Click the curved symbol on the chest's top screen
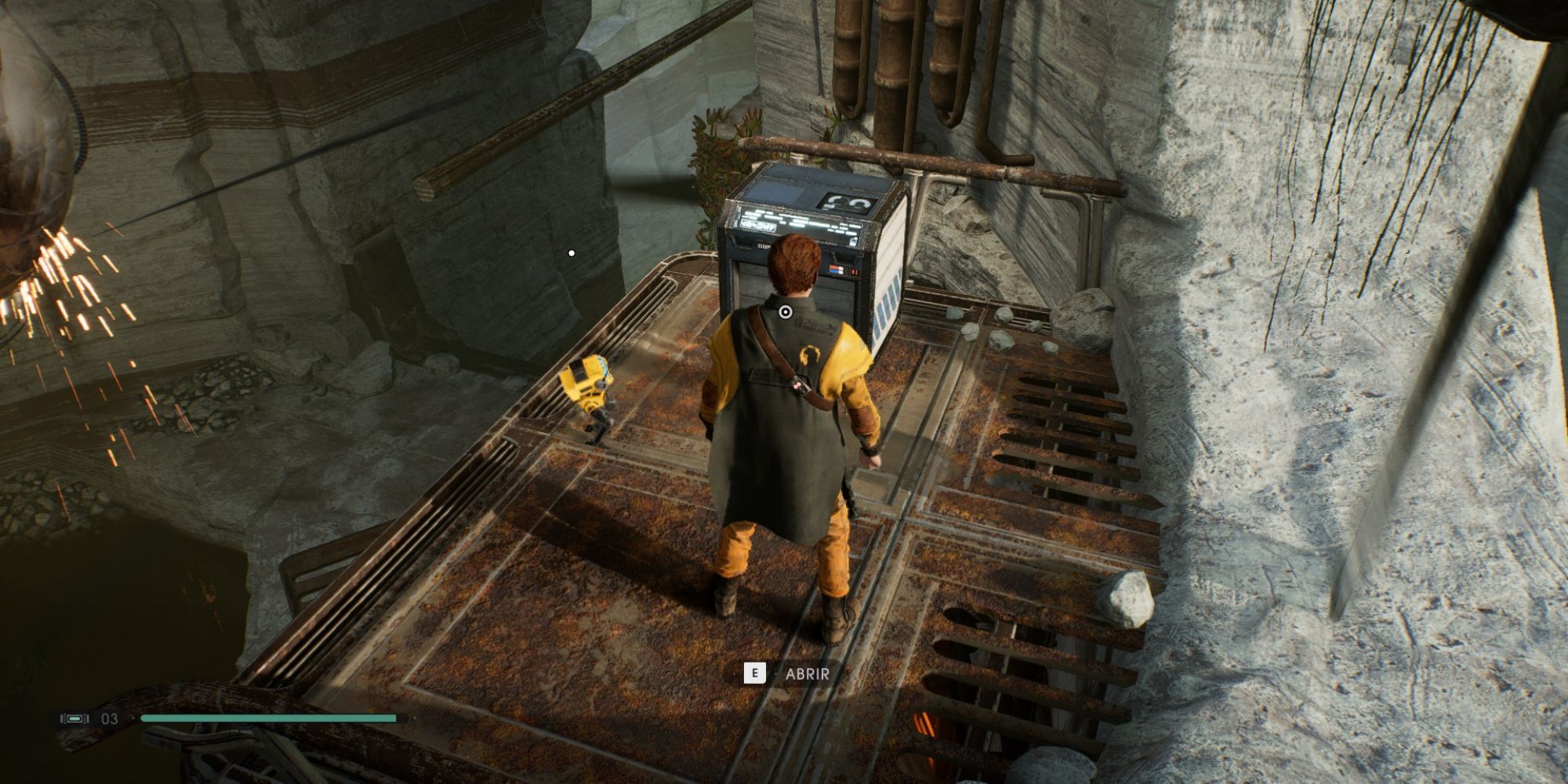This screenshot has width=1568, height=784. 847,201
